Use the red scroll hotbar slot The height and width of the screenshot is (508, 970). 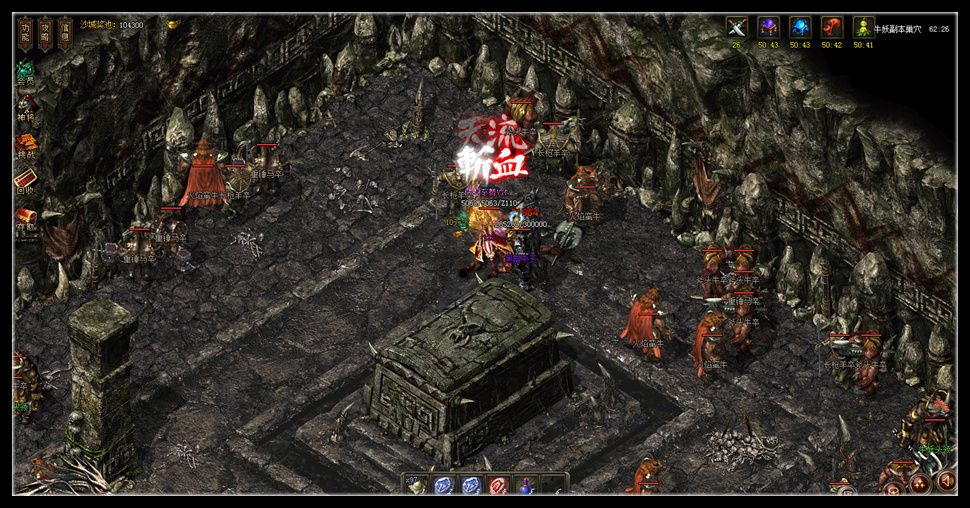pyautogui.click(x=497, y=486)
